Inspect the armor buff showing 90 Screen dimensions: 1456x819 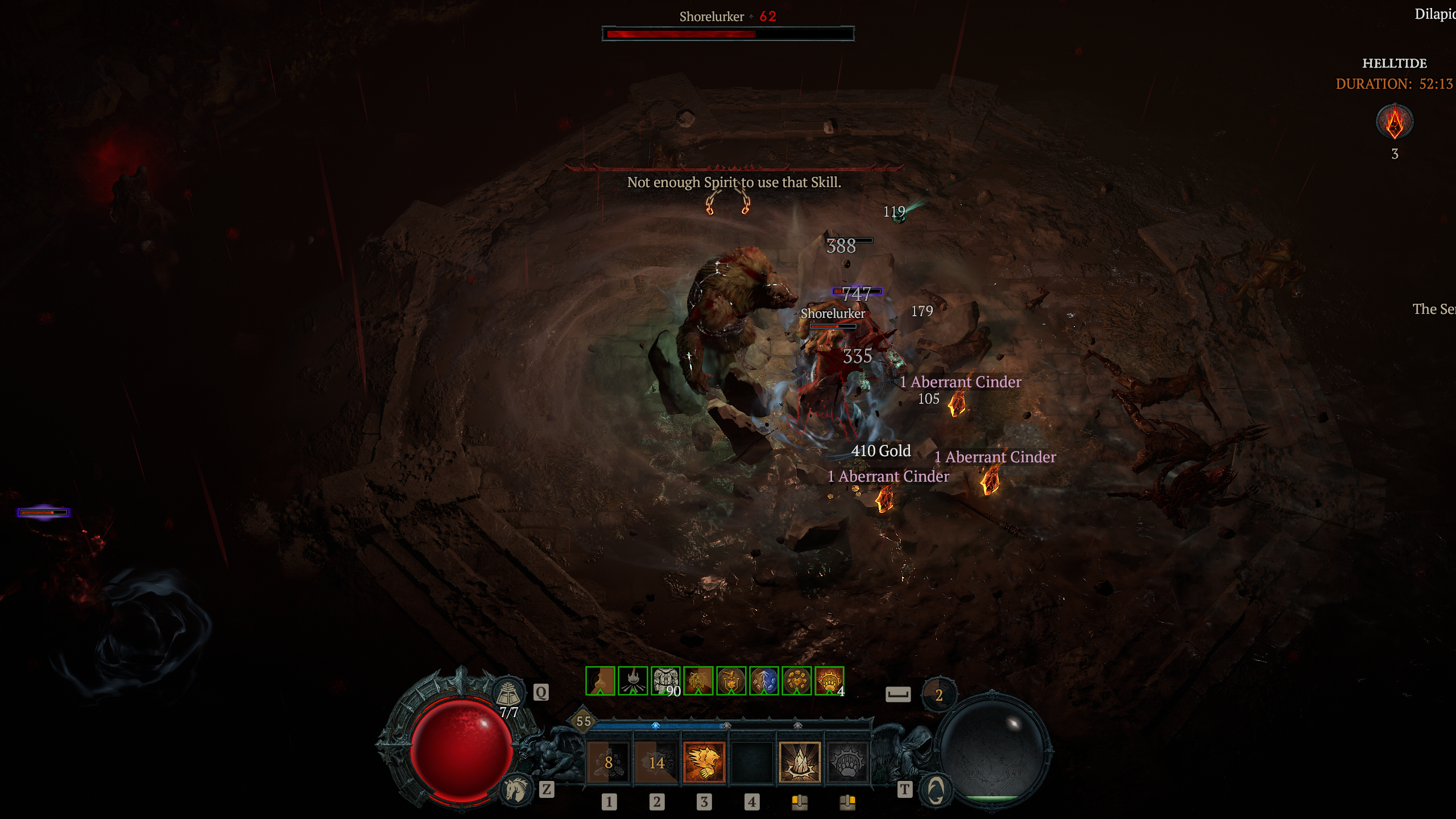tap(665, 681)
